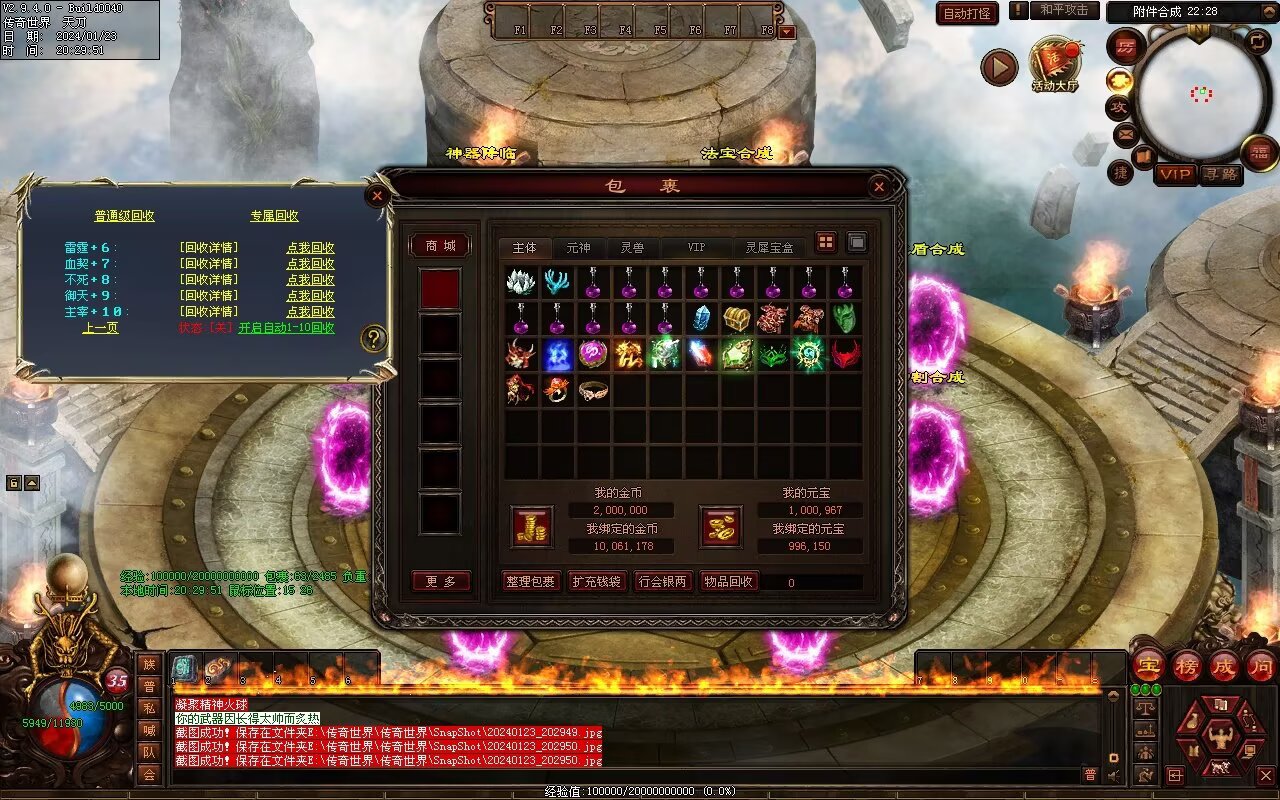
Task: Activate 寻路 pathfinding button
Action: [1220, 174]
